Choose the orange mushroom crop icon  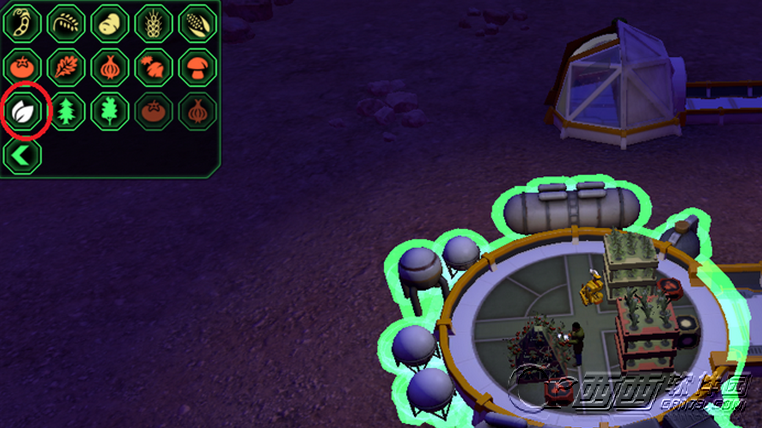coord(197,66)
